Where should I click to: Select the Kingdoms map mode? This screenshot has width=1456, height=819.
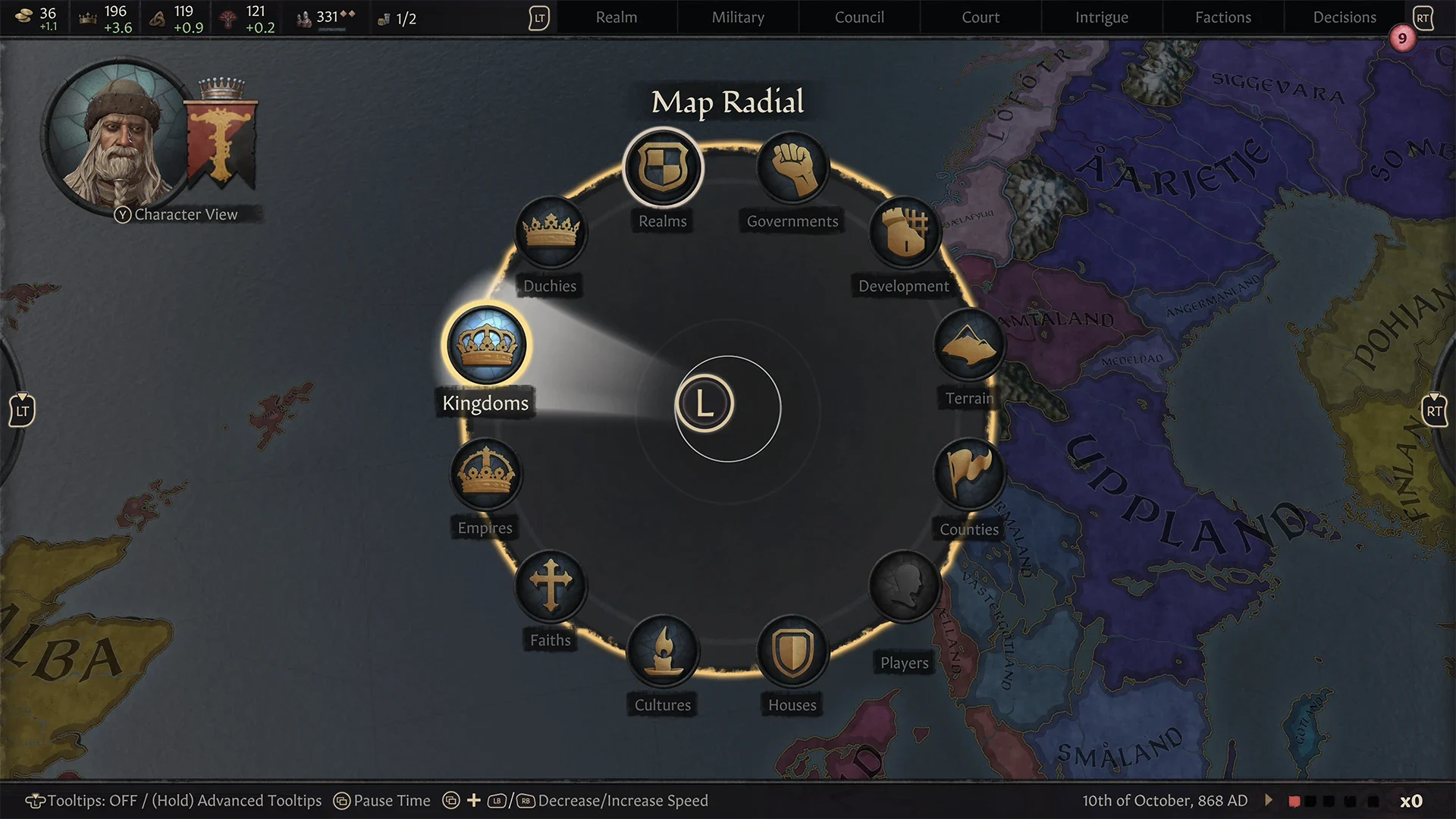click(488, 345)
